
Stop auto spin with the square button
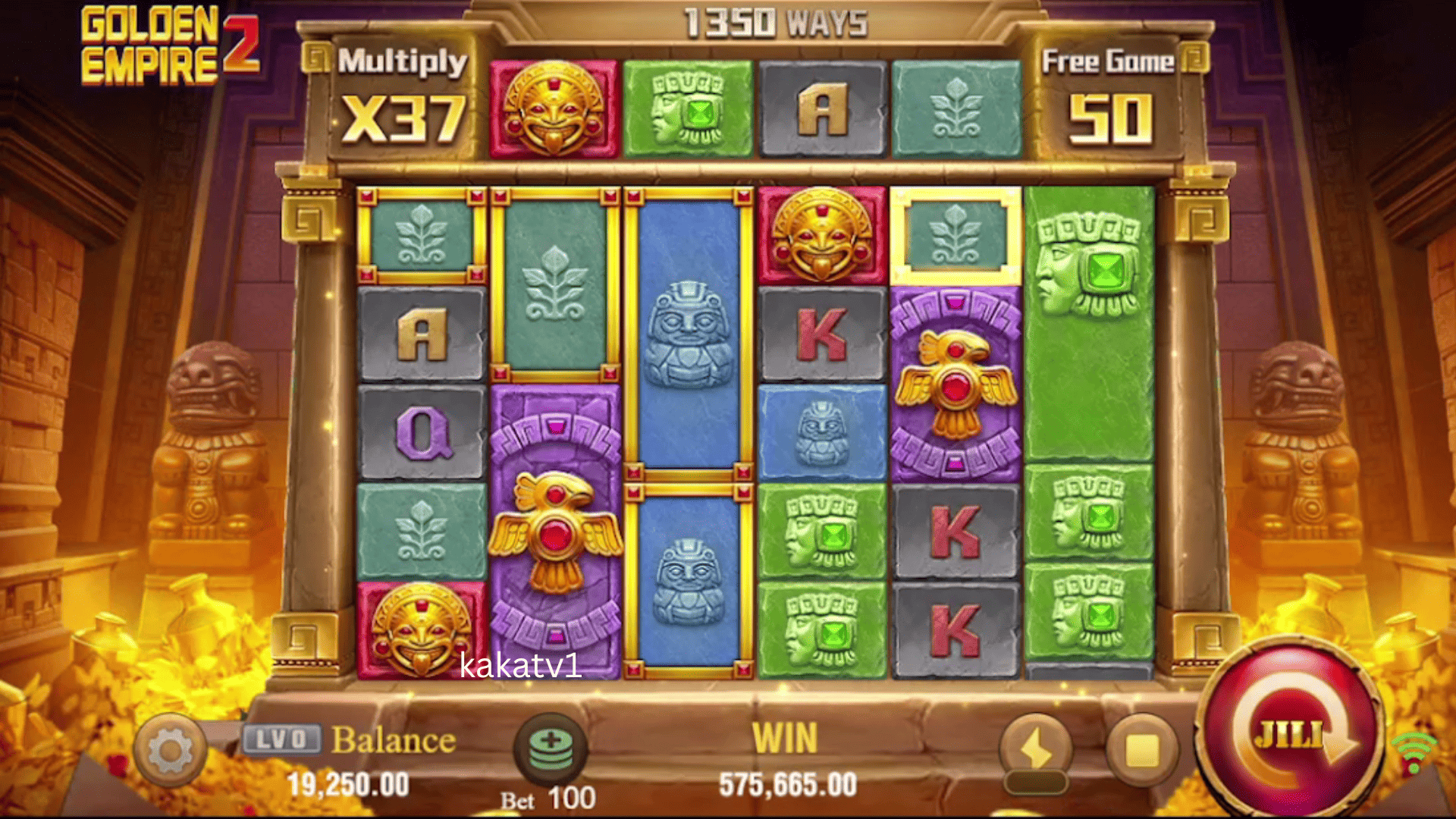coord(1141,750)
